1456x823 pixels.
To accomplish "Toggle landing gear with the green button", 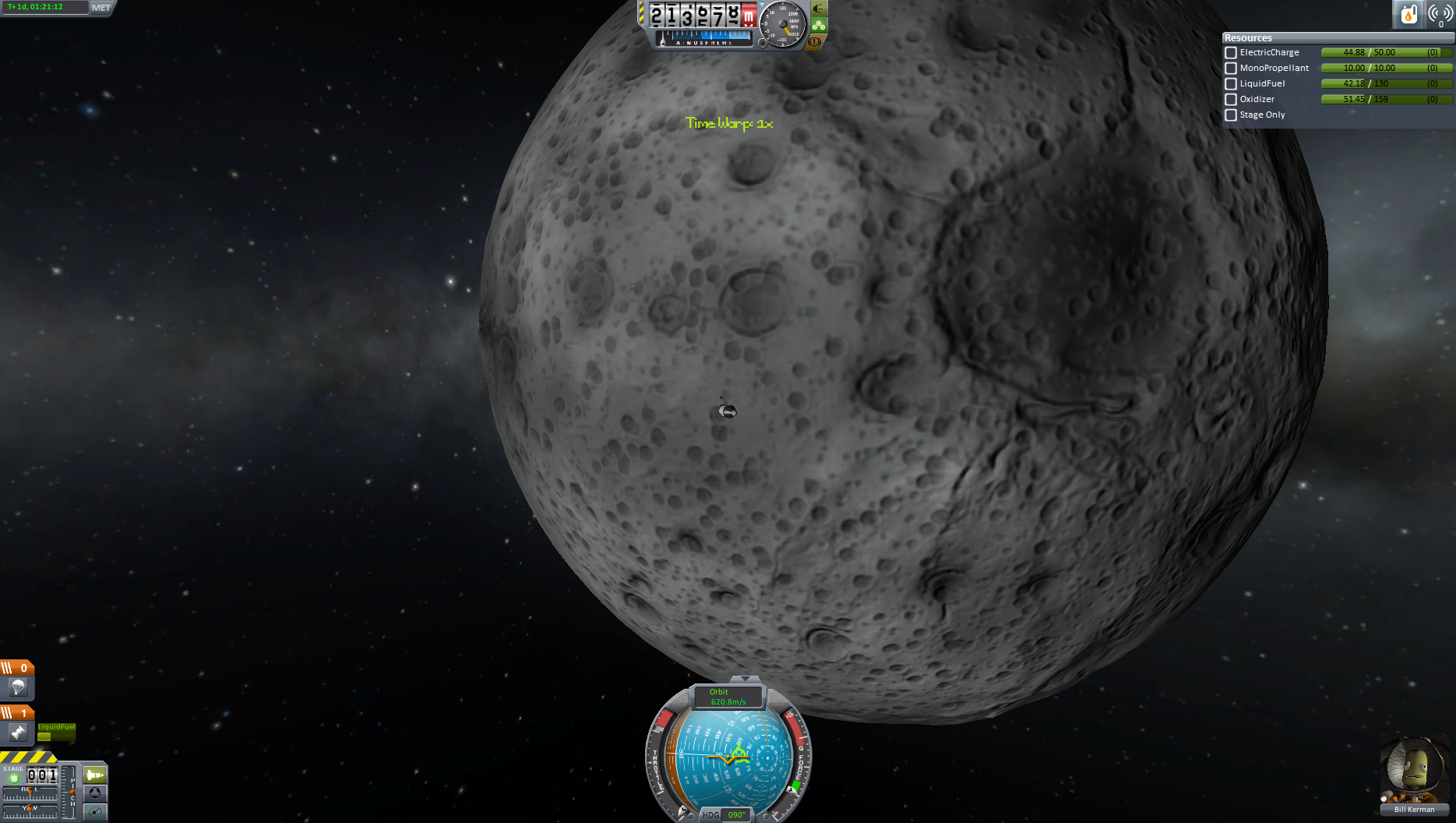I will click(818, 25).
